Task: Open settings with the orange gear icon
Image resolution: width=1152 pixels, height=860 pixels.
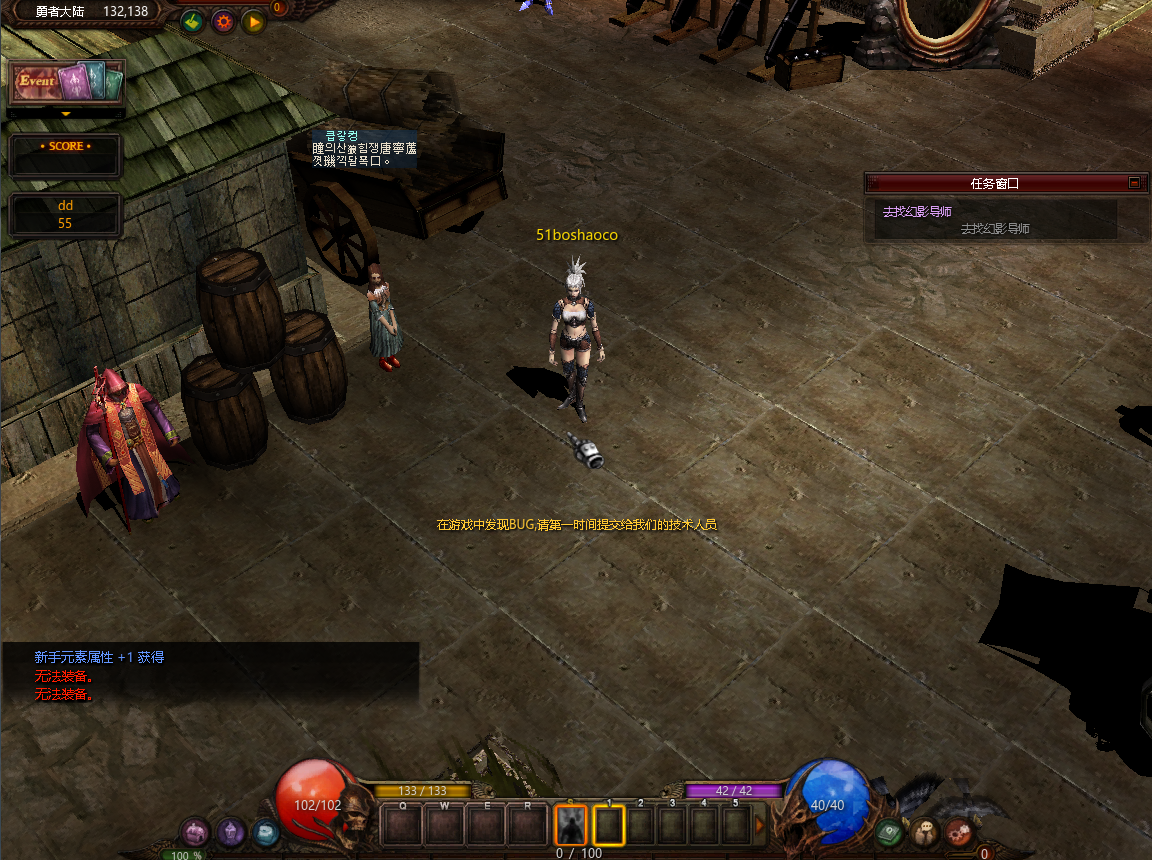Action: 222,21
